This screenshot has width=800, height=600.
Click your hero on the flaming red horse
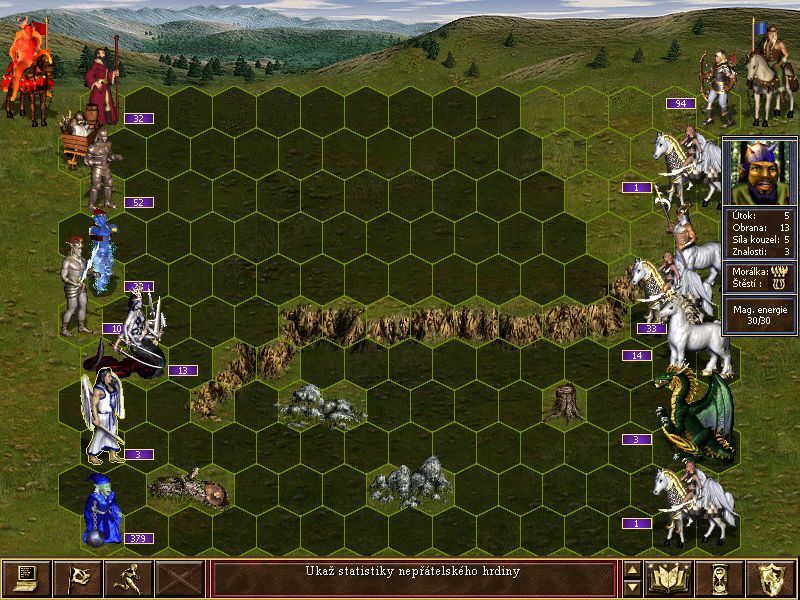point(26,72)
